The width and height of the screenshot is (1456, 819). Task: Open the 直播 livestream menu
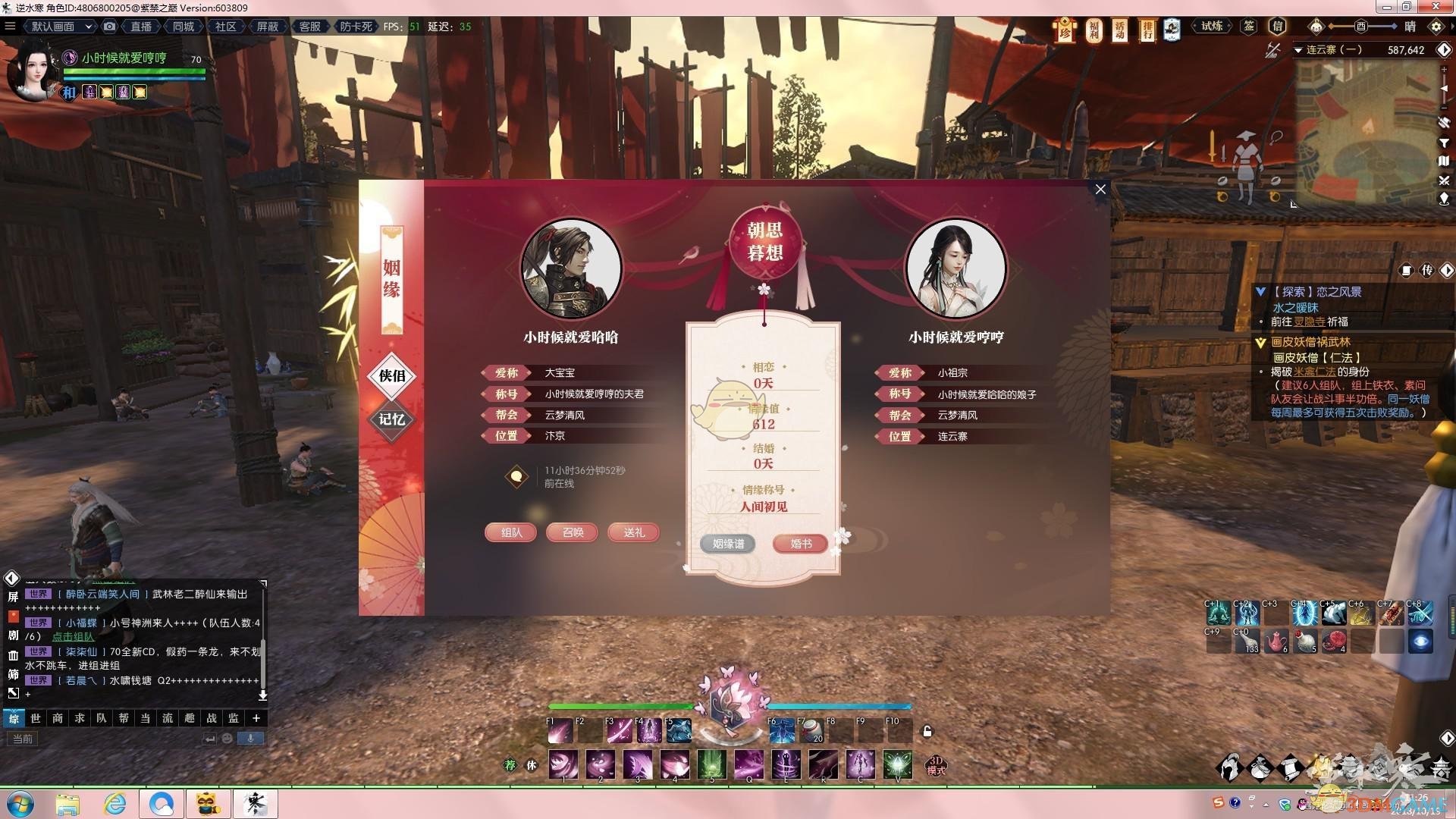click(x=141, y=27)
